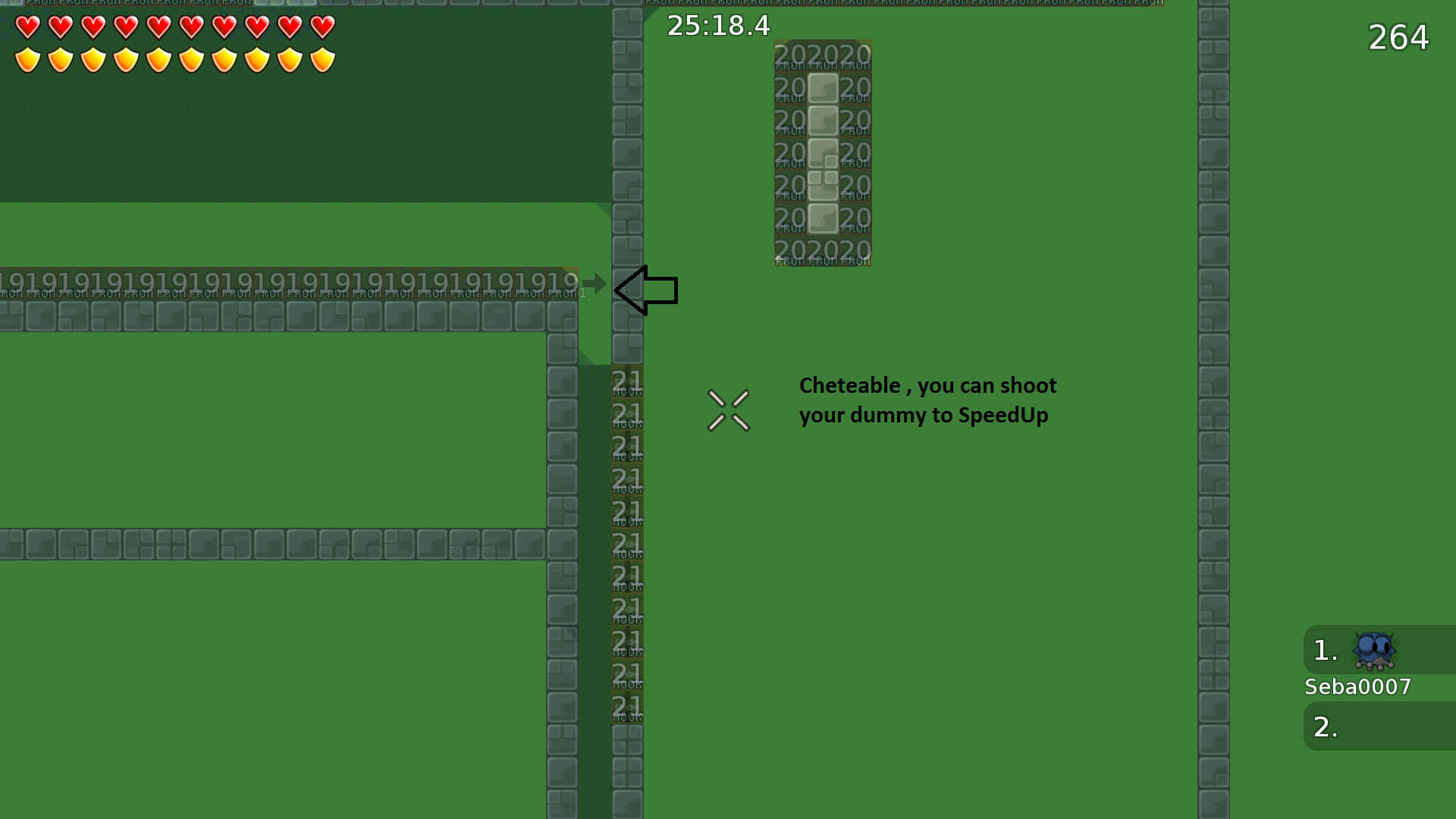Image resolution: width=1456 pixels, height=819 pixels.
Task: Click the scoreboard entry labeled Seba0007
Action: [1357, 687]
